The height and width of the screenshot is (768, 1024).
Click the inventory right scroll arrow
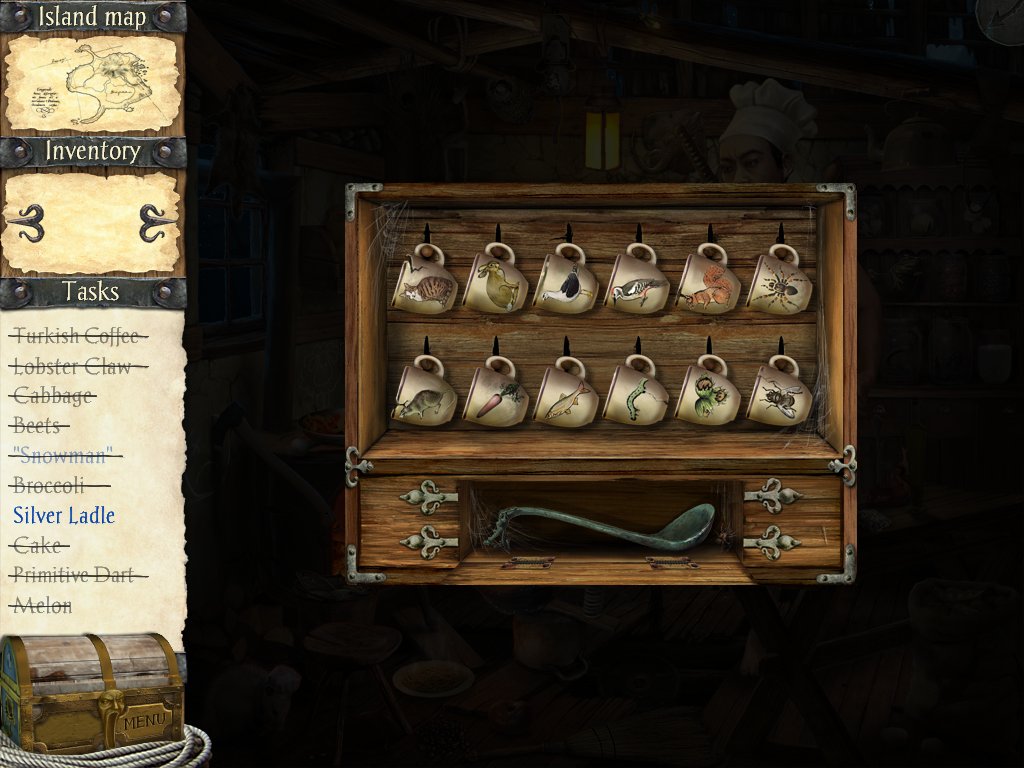coord(157,222)
